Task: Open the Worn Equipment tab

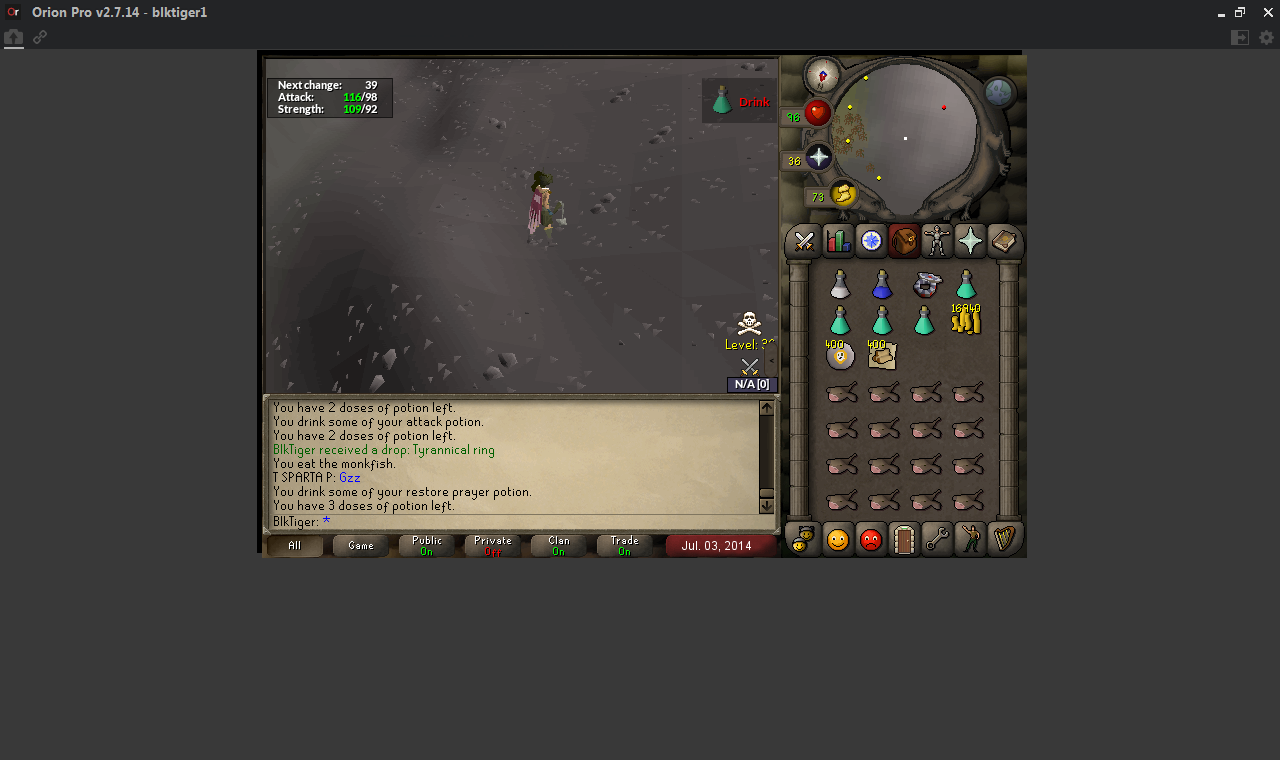Action: pyautogui.click(x=936, y=241)
